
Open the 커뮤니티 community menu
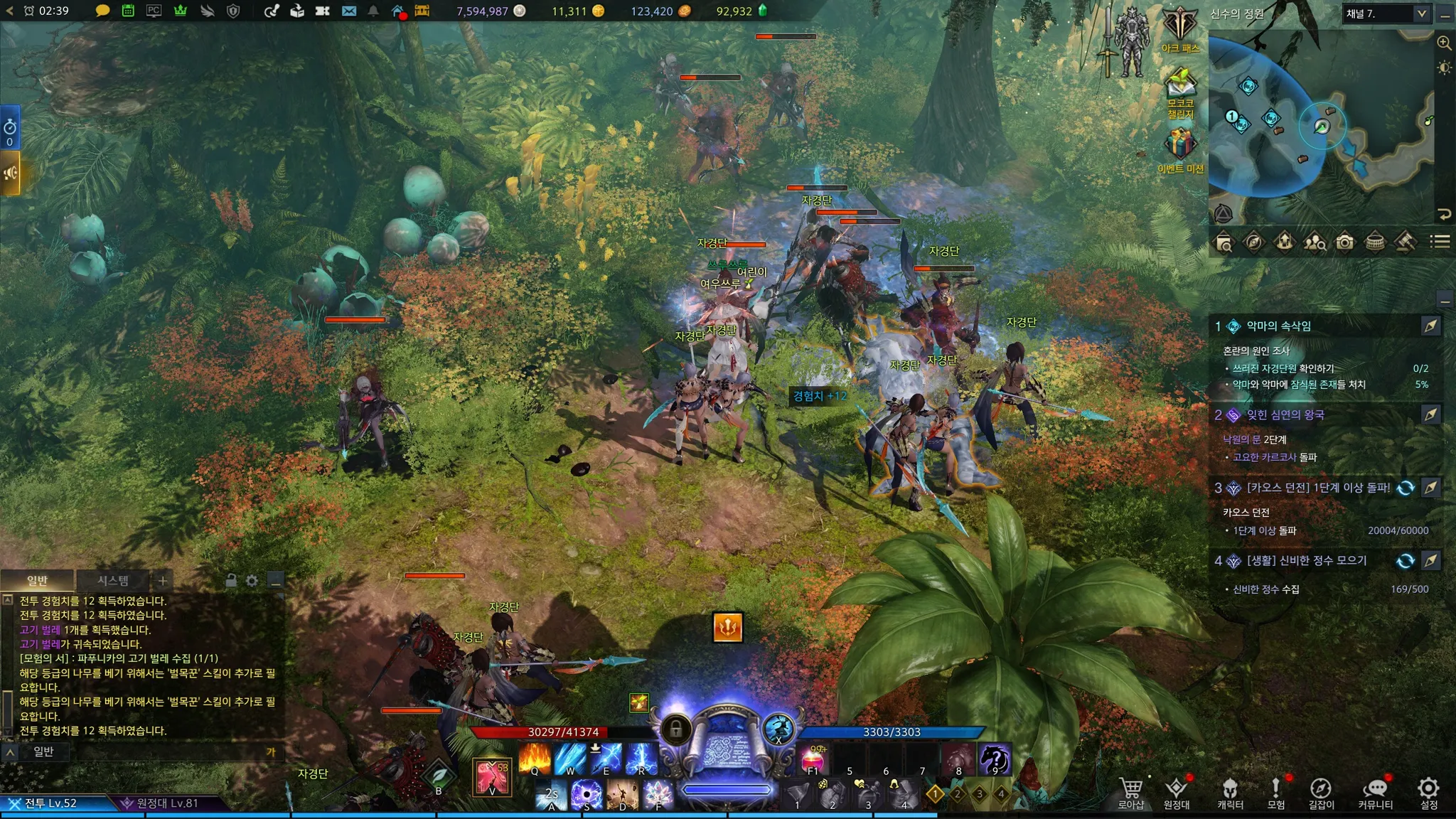(1375, 792)
